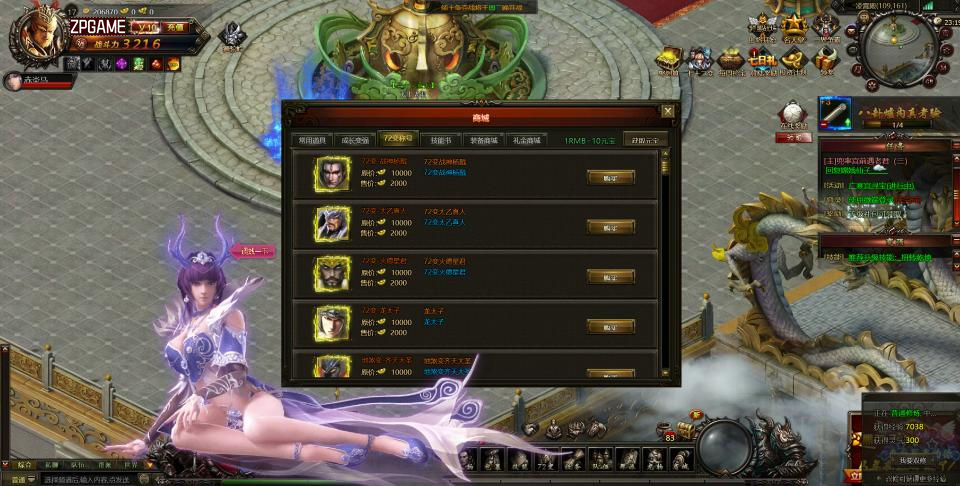Select the 战神杨戬 portrait icon
Screen dimensions: 960x486
point(332,174)
